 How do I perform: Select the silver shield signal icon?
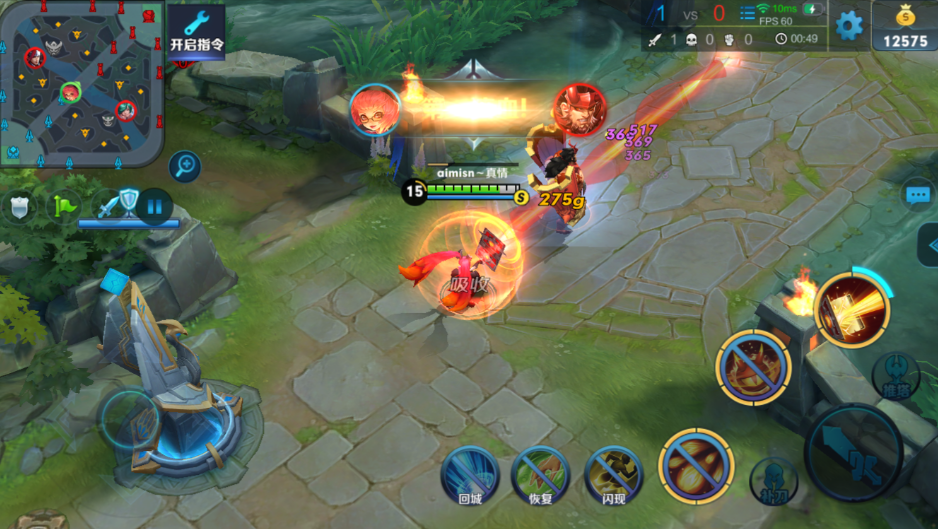point(20,207)
